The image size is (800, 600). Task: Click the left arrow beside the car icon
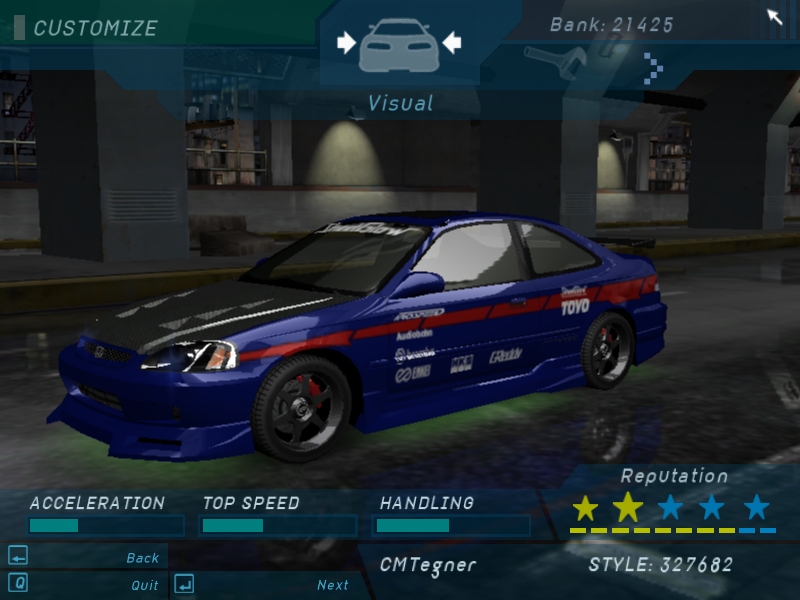pos(346,42)
